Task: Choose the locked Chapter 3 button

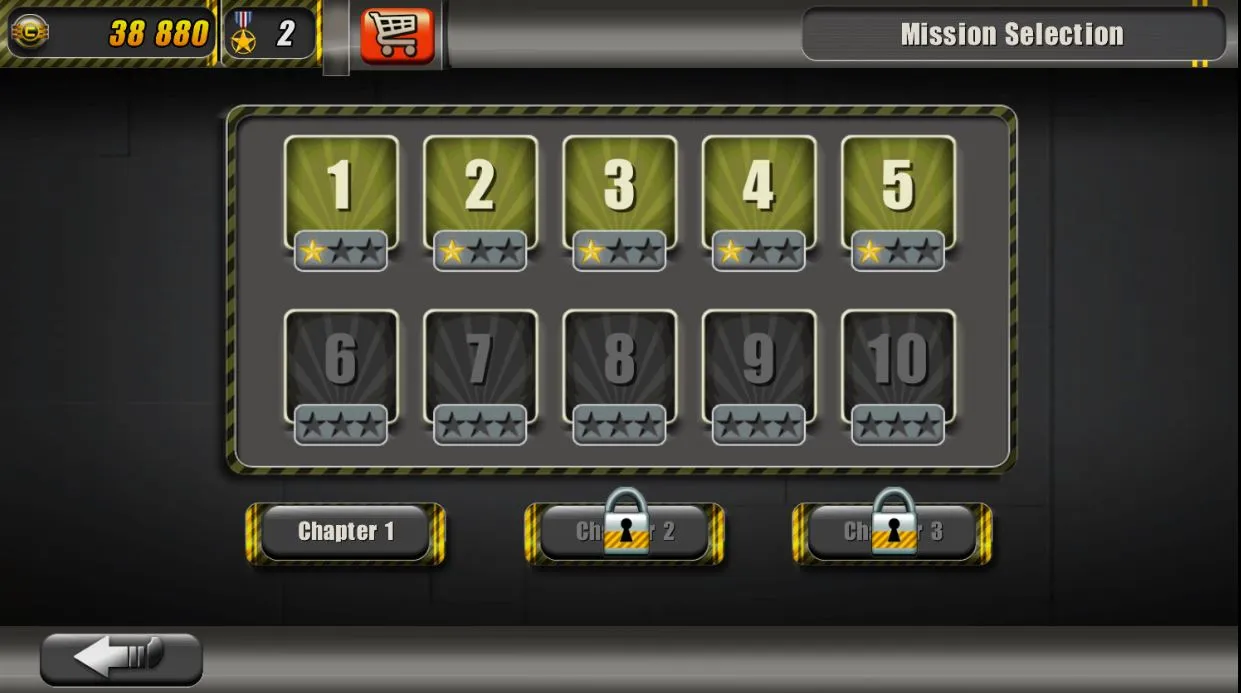Action: coord(892,533)
